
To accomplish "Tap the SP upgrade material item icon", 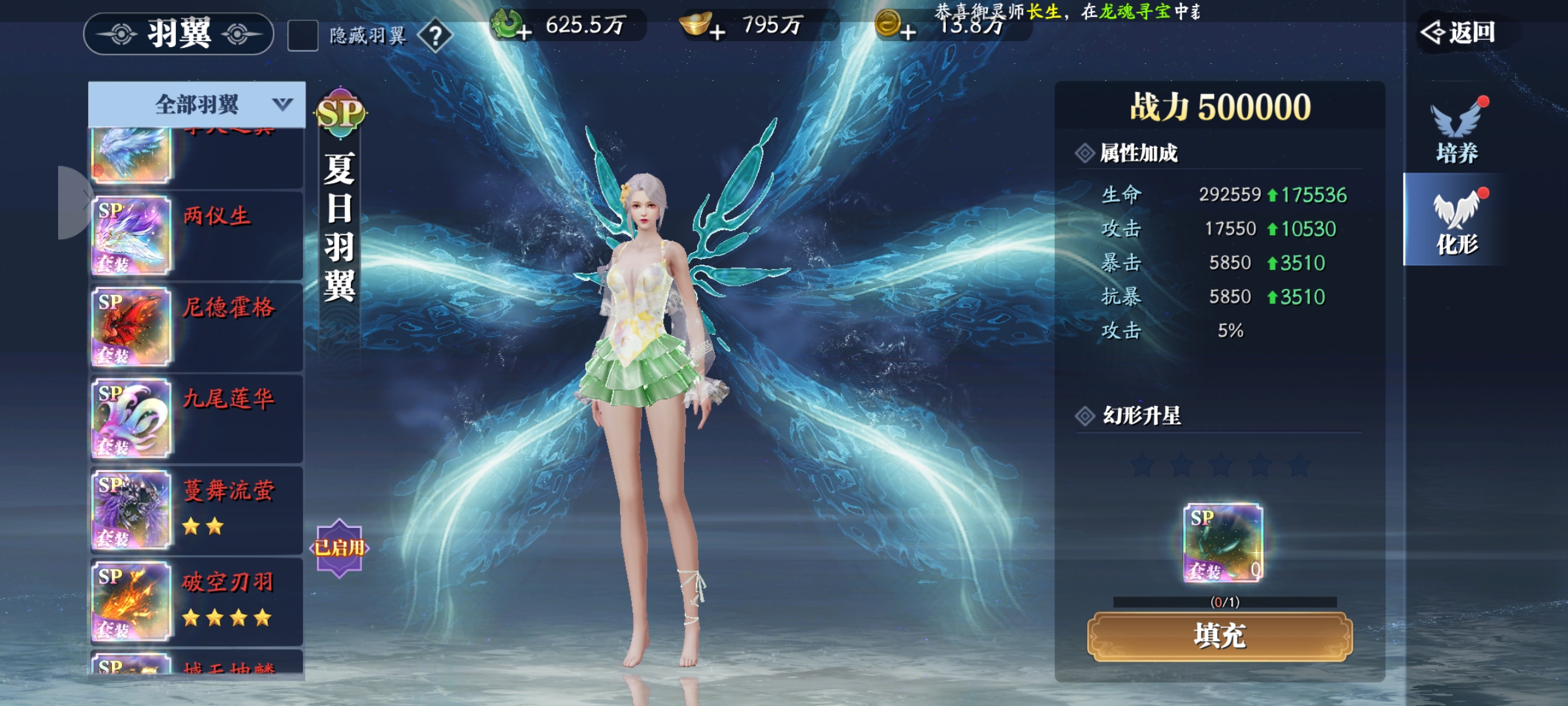I will click(x=1223, y=543).
